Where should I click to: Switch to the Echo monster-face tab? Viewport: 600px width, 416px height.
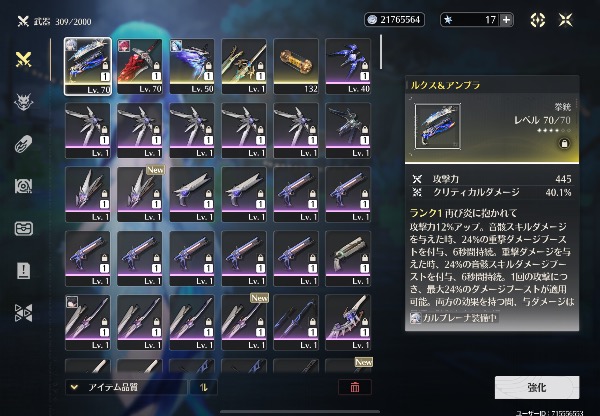tap(23, 101)
